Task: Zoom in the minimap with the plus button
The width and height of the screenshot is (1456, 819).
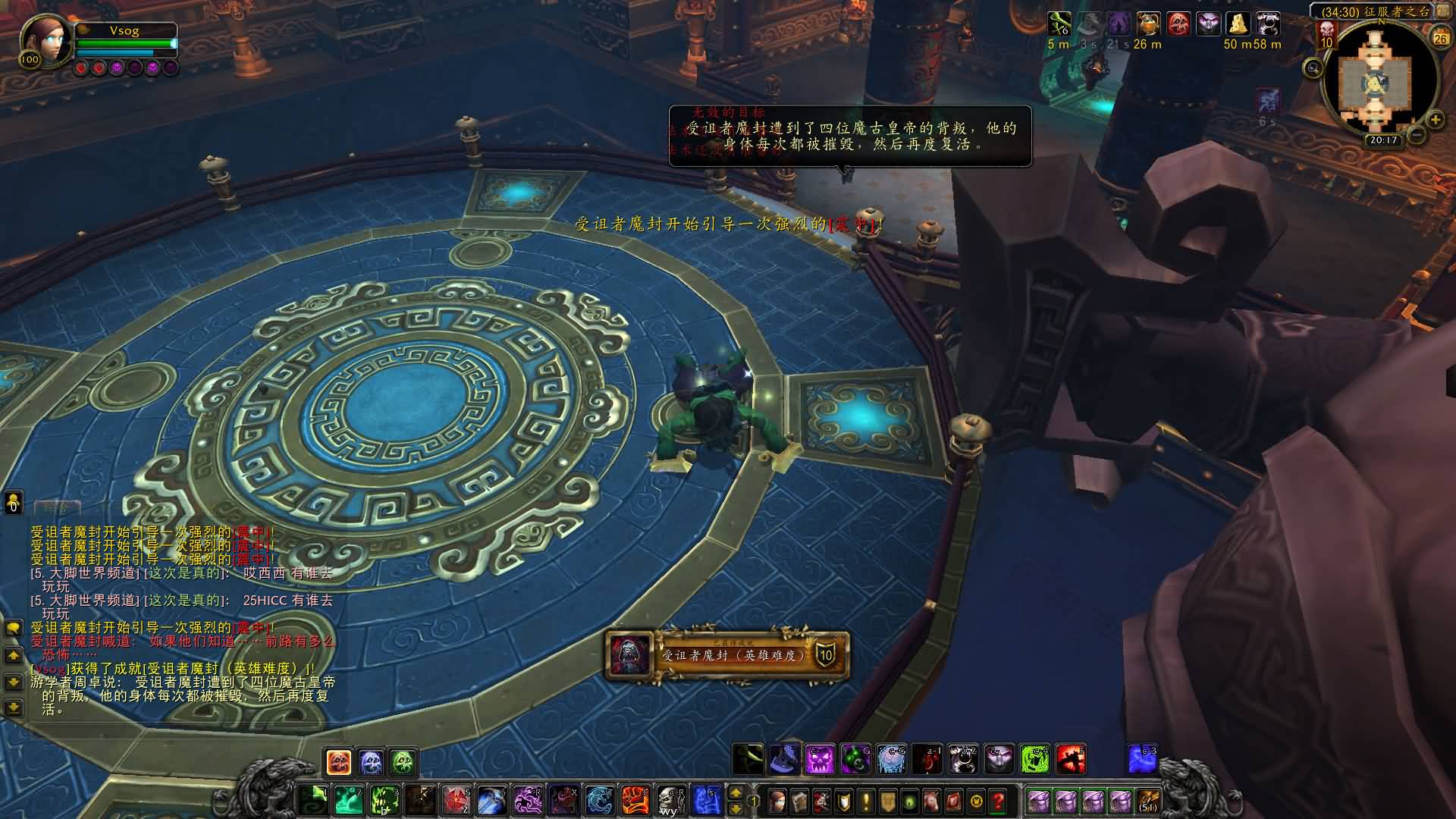Action: (1436, 119)
